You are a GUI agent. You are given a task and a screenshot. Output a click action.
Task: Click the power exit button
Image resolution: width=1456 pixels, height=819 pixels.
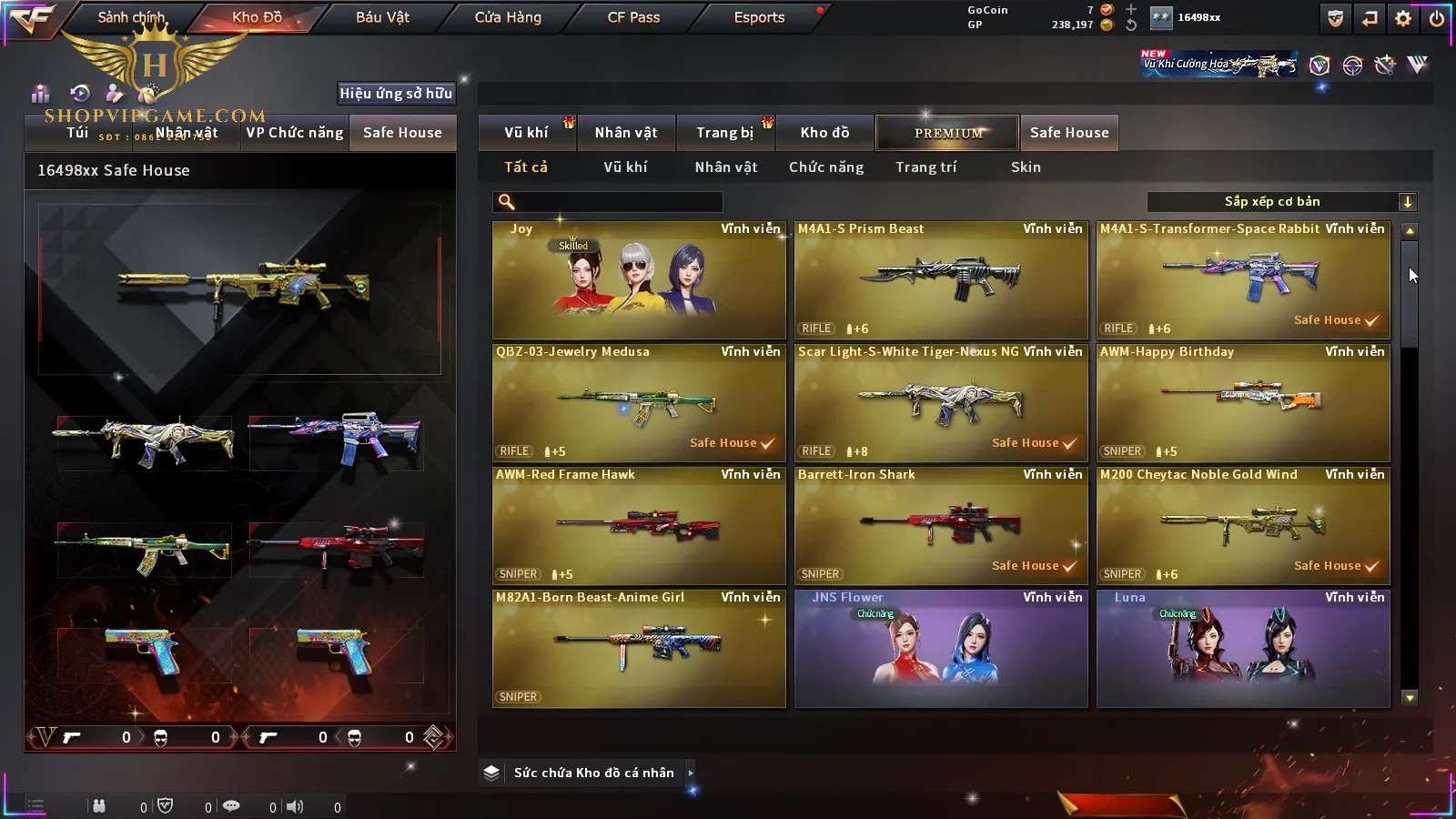[1437, 18]
